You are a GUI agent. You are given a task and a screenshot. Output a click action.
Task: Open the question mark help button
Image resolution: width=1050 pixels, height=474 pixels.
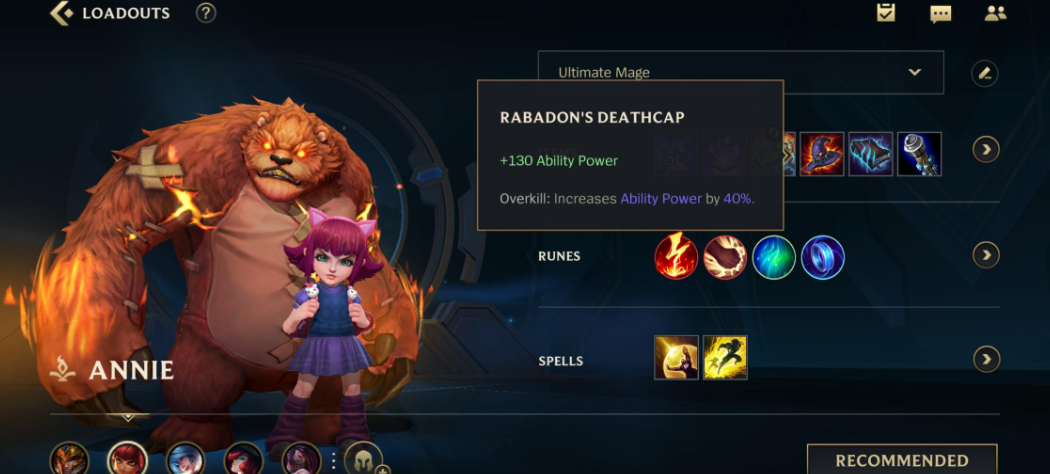tap(206, 14)
